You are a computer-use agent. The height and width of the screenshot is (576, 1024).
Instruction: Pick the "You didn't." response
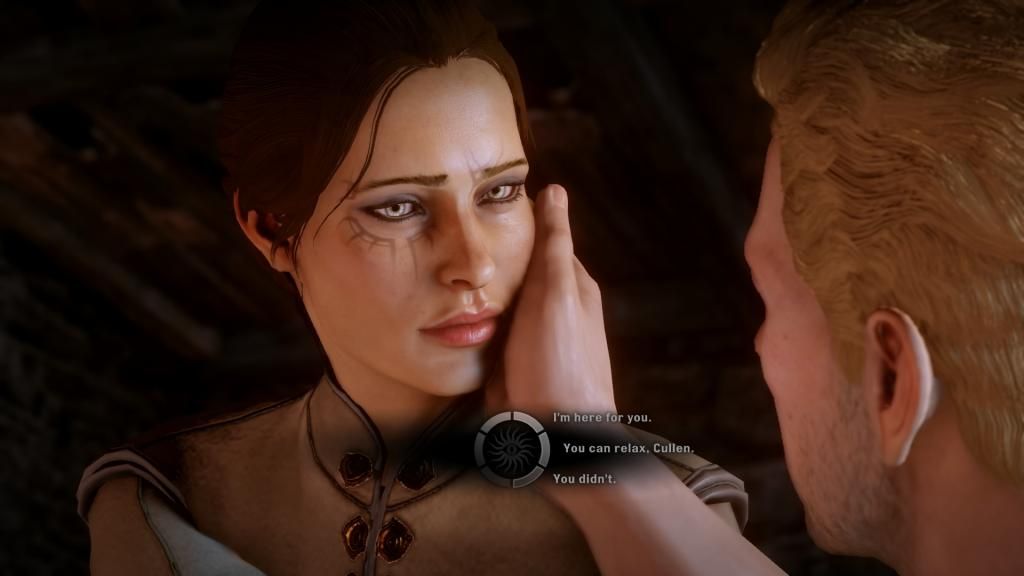coord(584,479)
